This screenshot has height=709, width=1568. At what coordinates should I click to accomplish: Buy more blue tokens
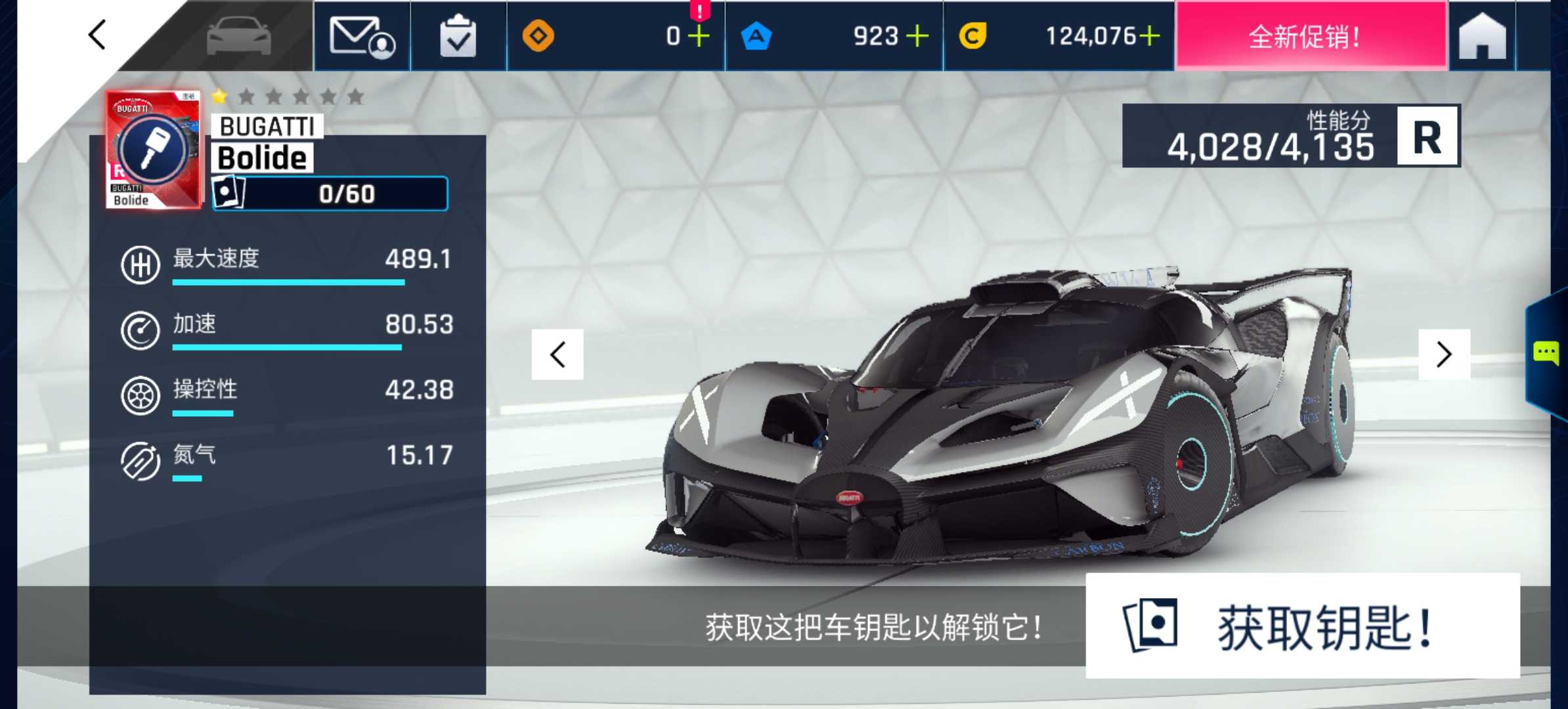pyautogui.click(x=917, y=36)
